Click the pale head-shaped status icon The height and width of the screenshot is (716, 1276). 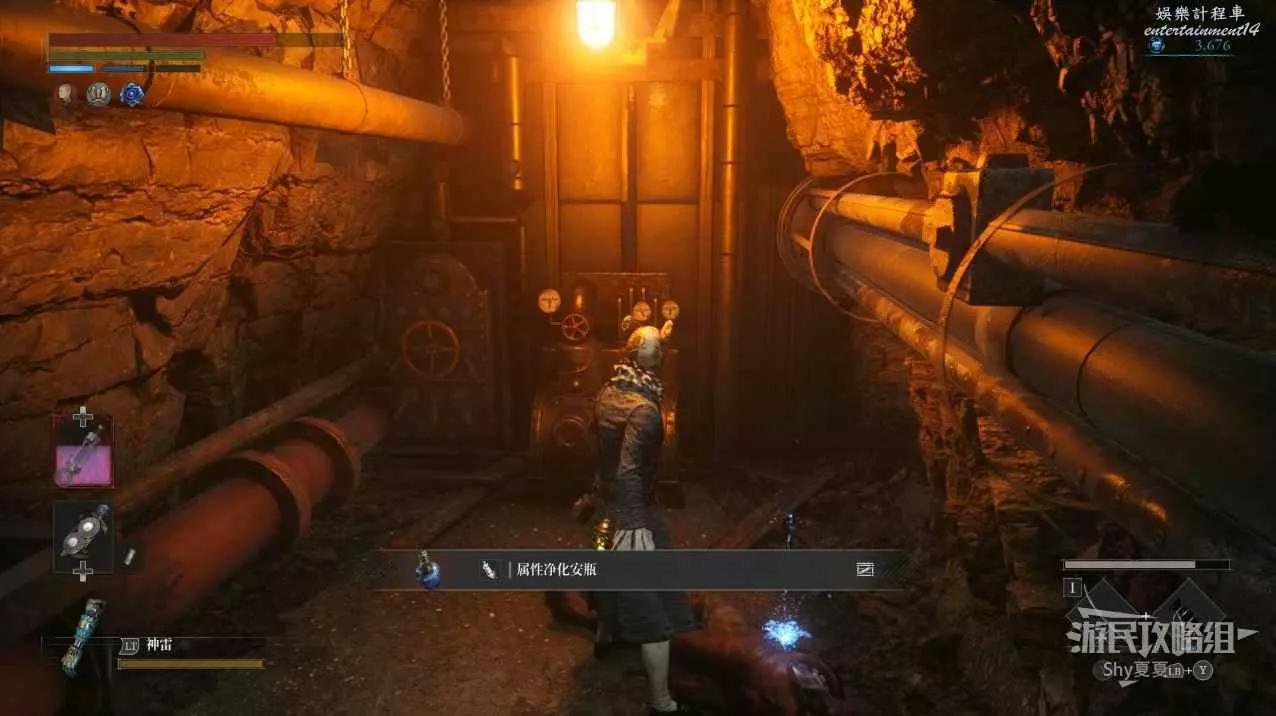[65, 95]
